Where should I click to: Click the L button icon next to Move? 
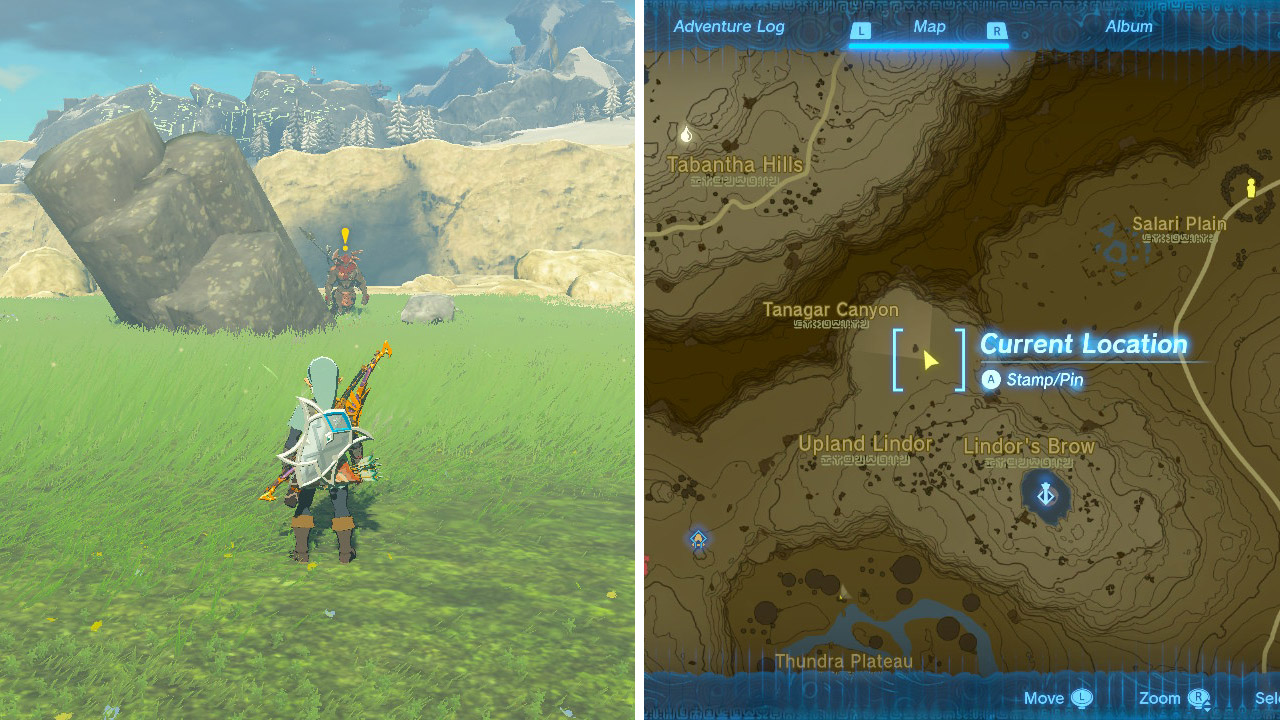pyautogui.click(x=1081, y=698)
